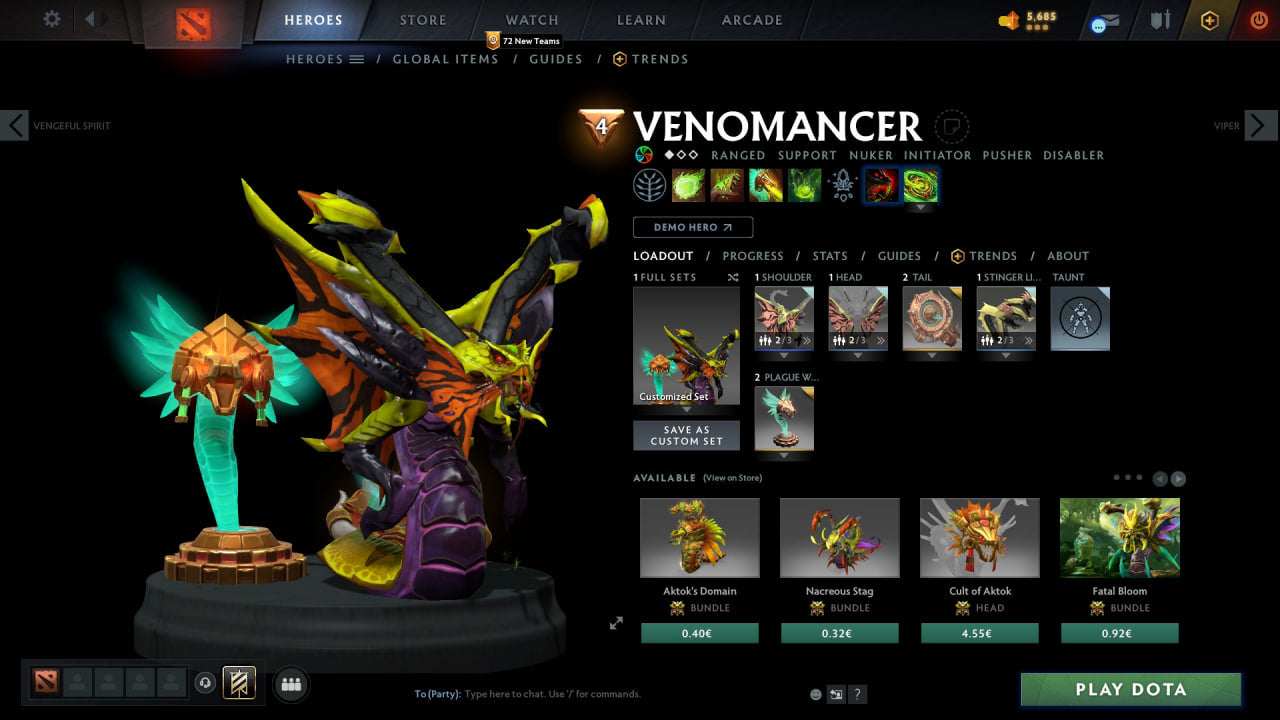This screenshot has height=720, width=1280.
Task: Expand the Shoulder item slot dropdown arrow
Action: pyautogui.click(x=784, y=356)
